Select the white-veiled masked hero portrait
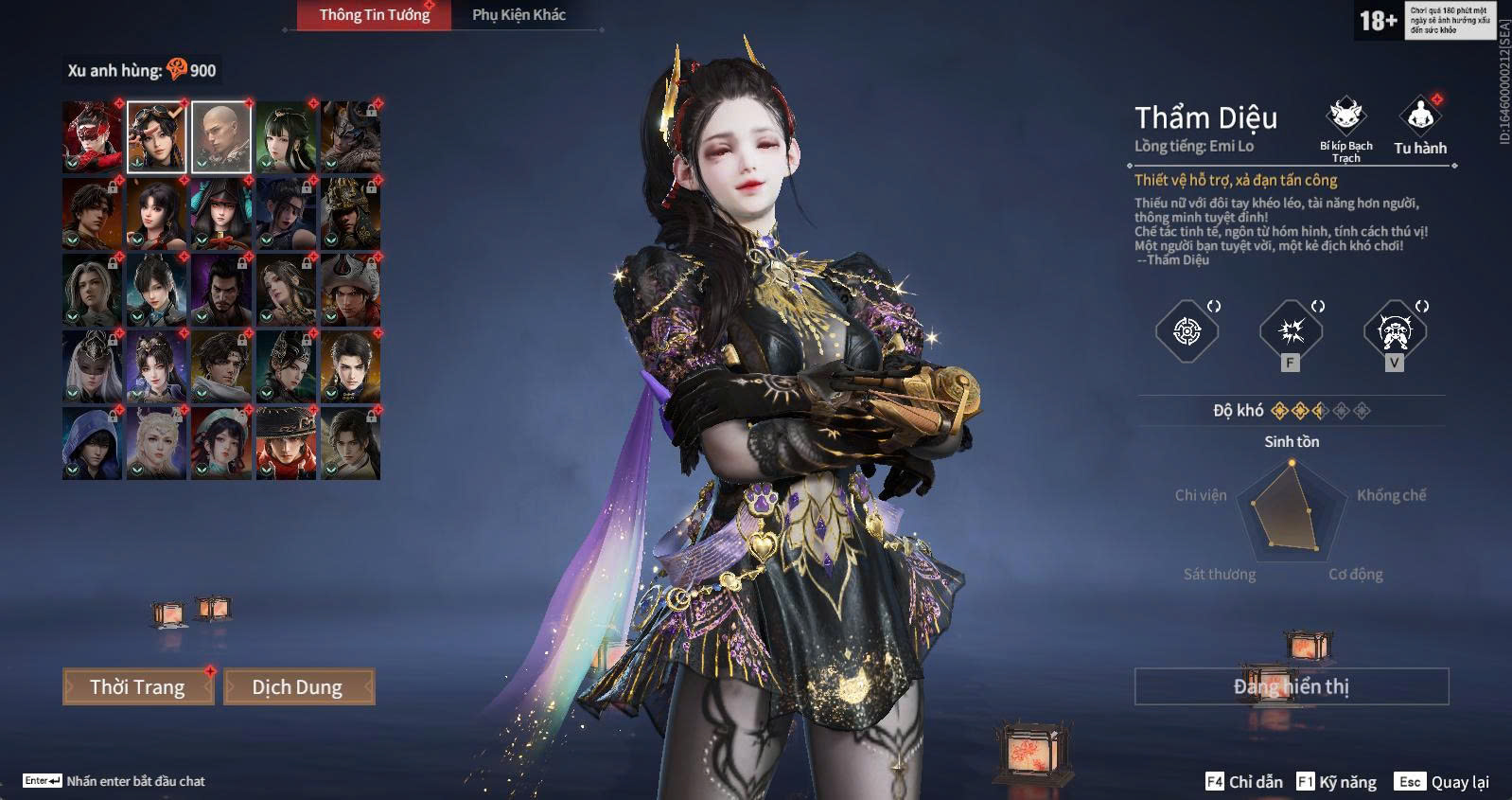 [x=92, y=366]
